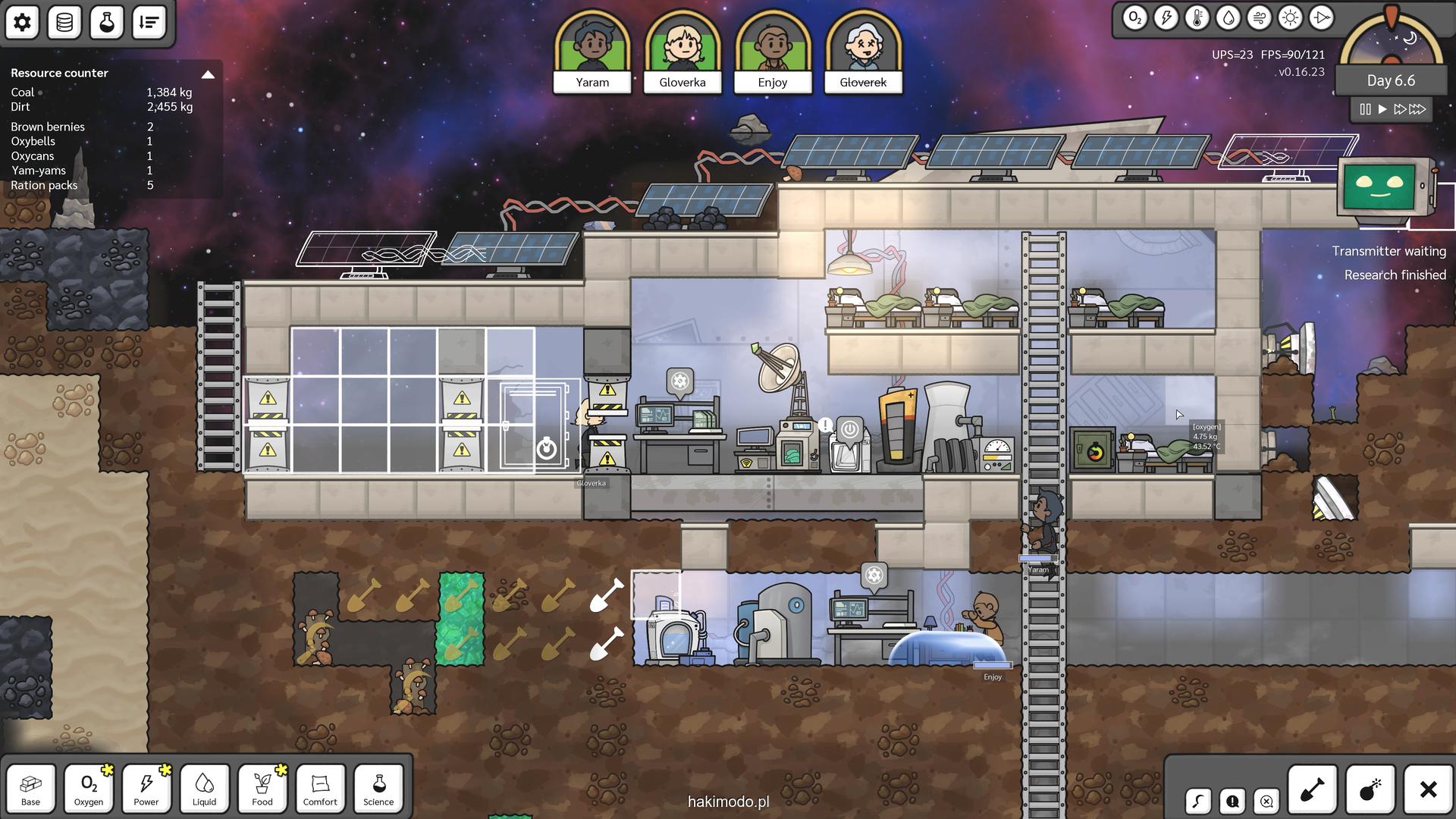Open the Science build category
Image resolution: width=1456 pixels, height=819 pixels.
[x=378, y=788]
